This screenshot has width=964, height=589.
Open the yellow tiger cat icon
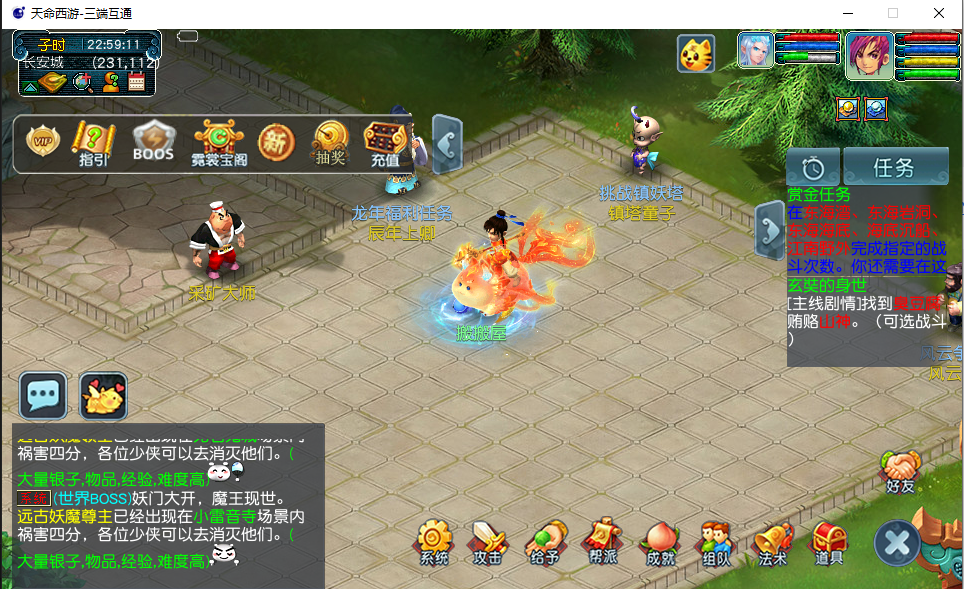pyautogui.click(x=695, y=53)
